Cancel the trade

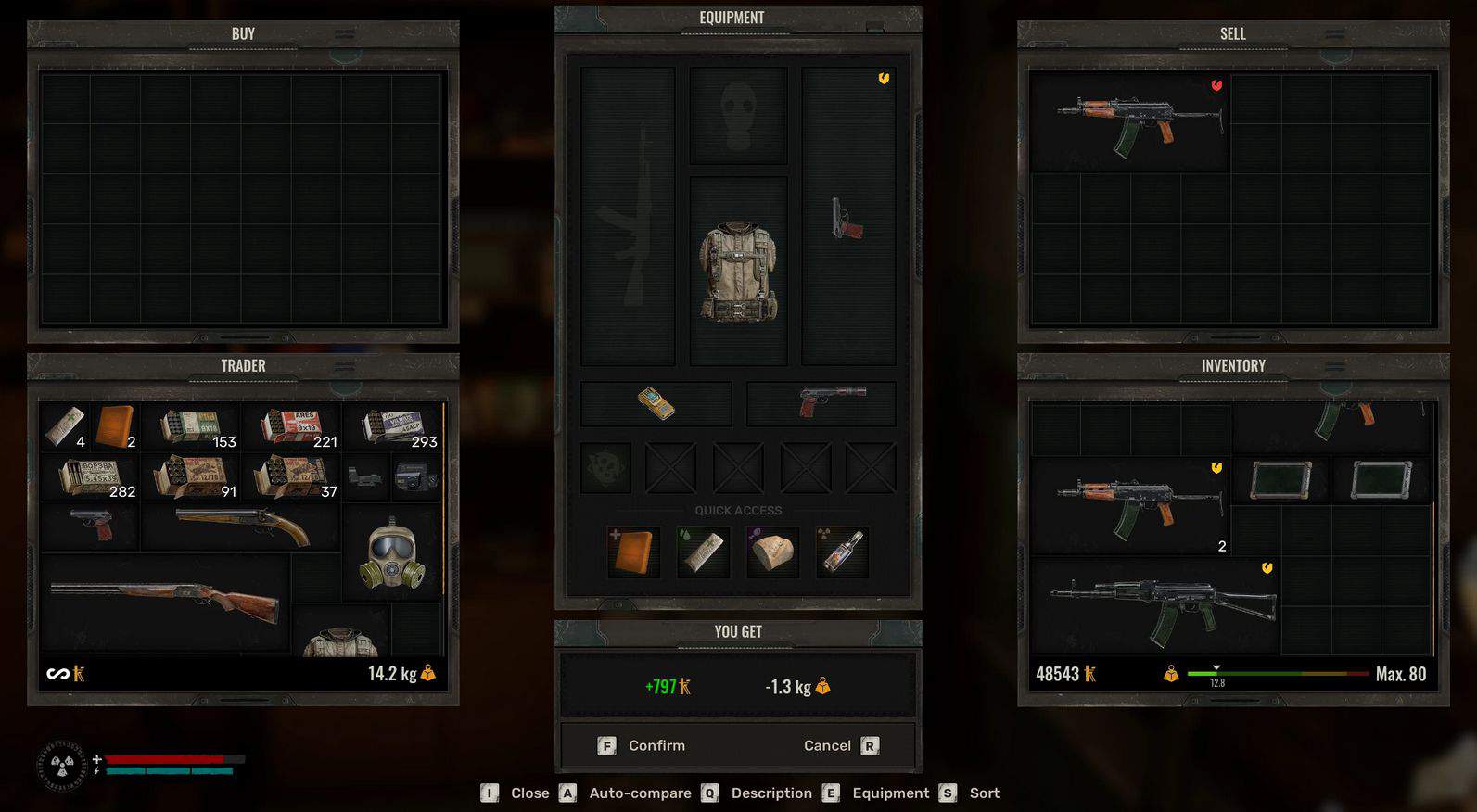(x=840, y=745)
